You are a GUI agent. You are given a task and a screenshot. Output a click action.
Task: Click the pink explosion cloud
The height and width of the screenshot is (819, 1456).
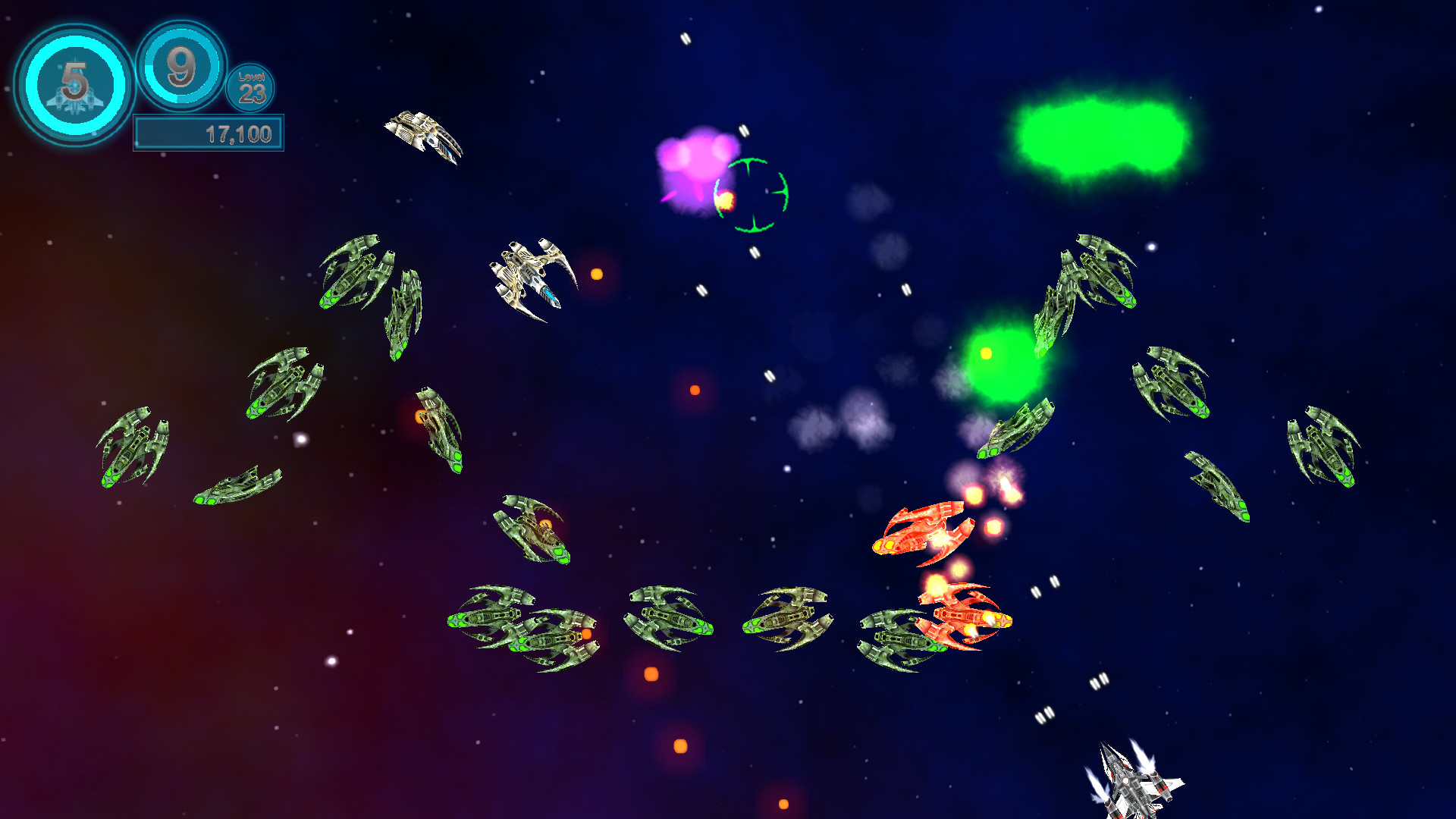click(x=698, y=163)
